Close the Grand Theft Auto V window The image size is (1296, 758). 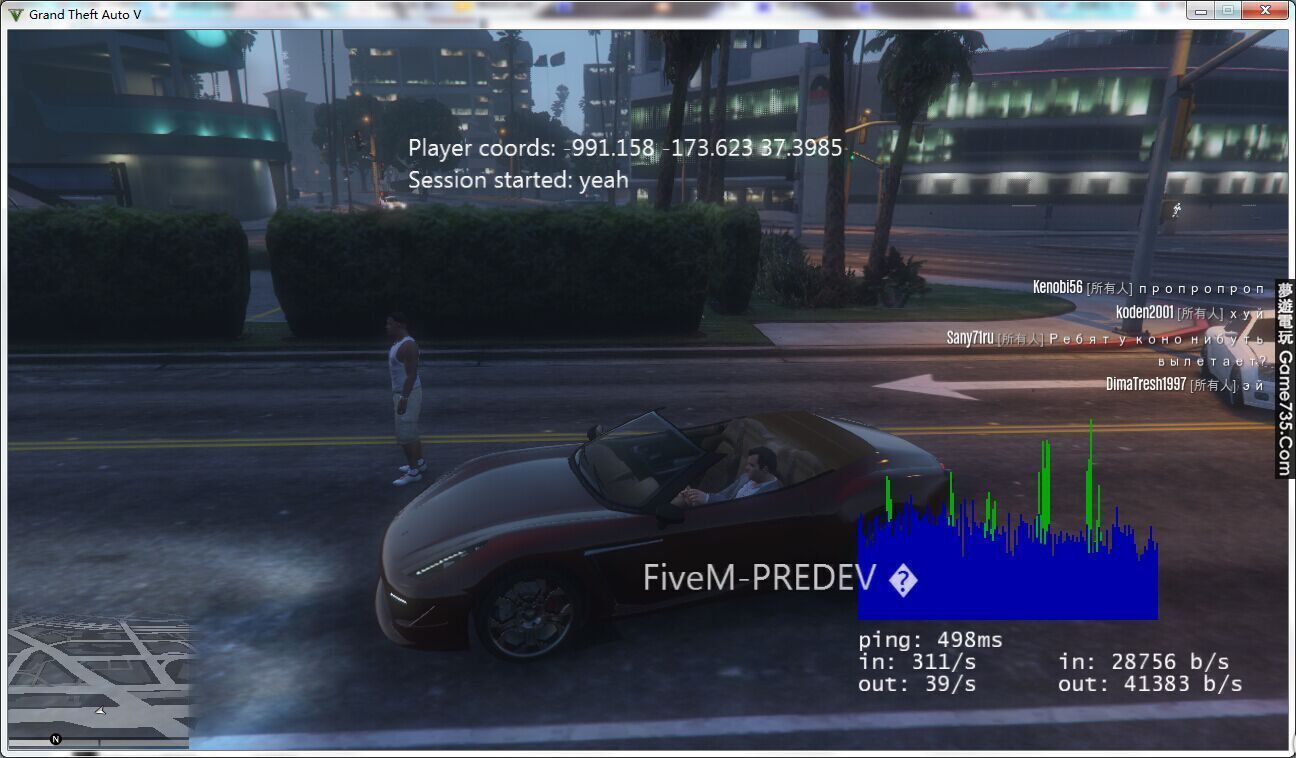click(x=1265, y=11)
